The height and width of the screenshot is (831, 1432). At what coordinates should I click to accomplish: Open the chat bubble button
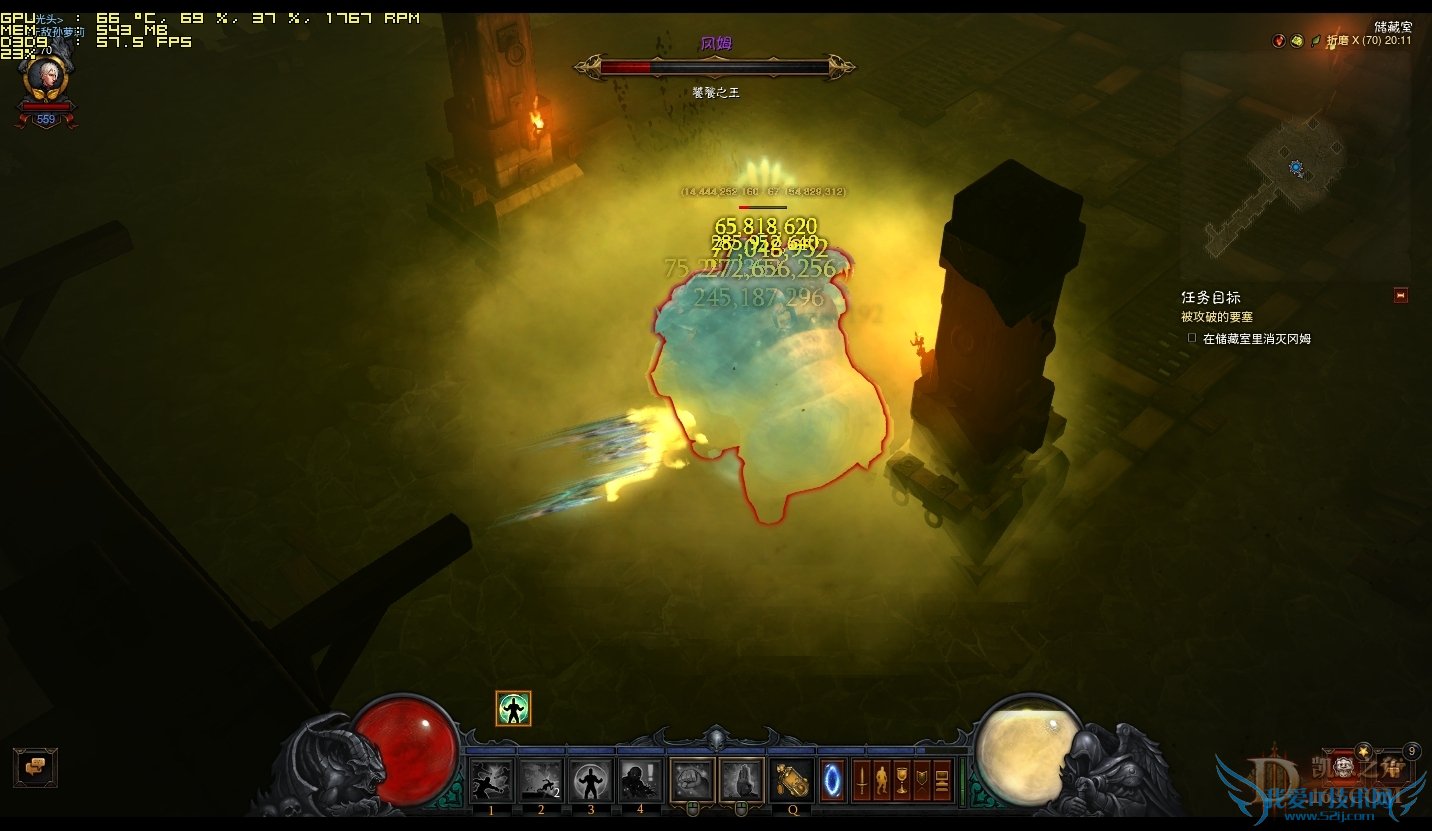[x=35, y=767]
